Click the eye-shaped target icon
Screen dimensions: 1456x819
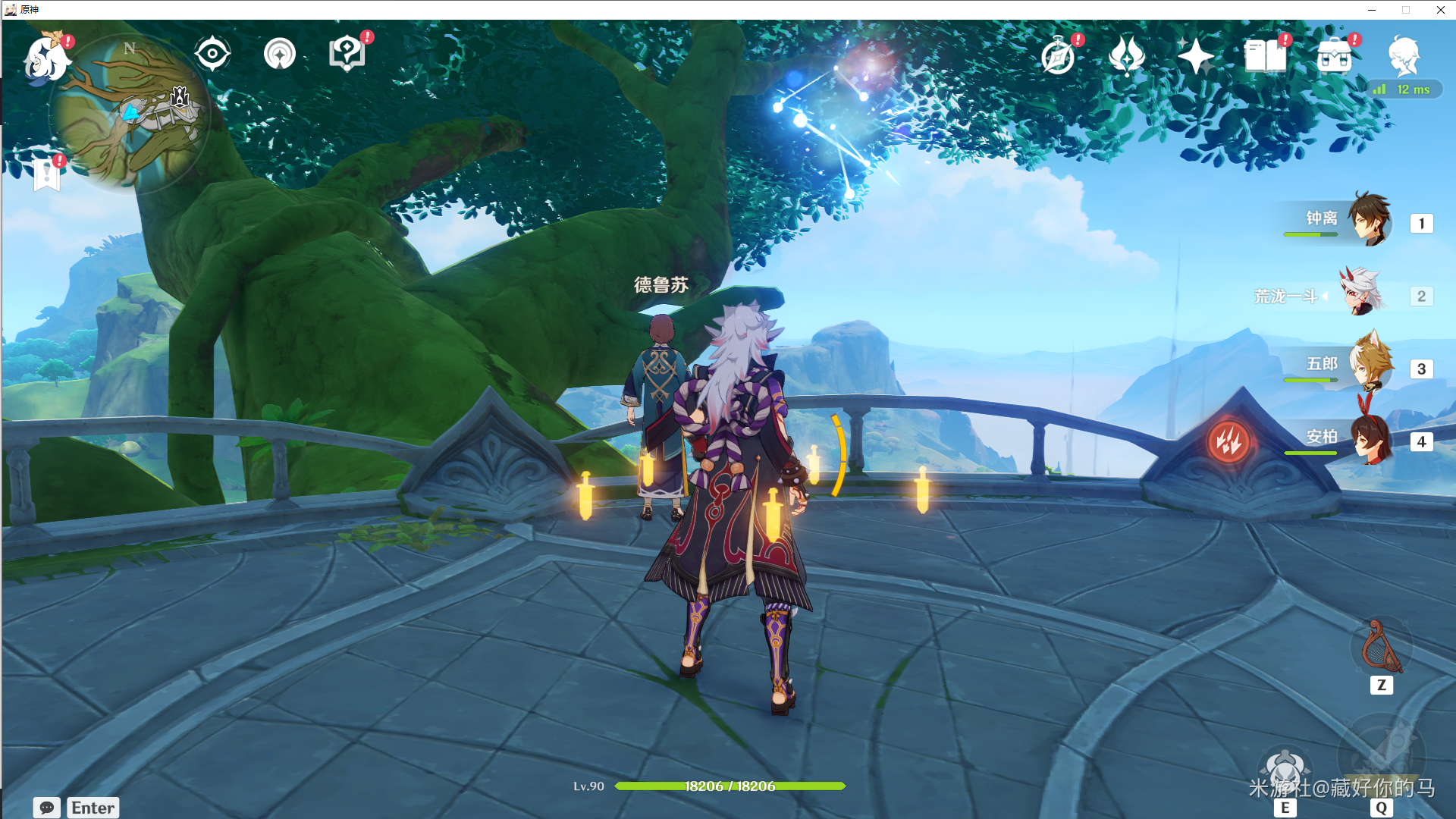212,54
